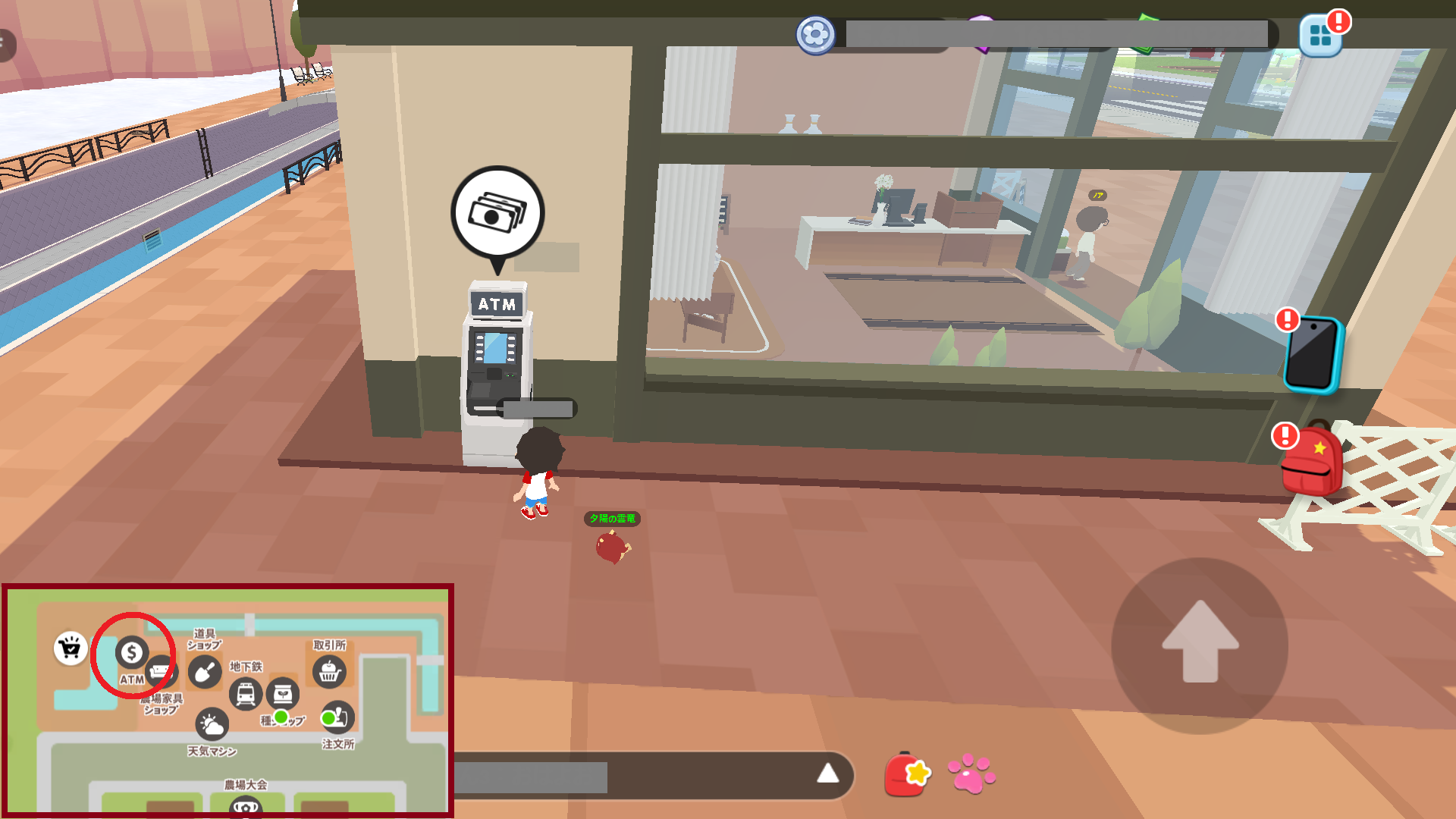
Task: Open the smartphone icon
Action: [x=1313, y=355]
